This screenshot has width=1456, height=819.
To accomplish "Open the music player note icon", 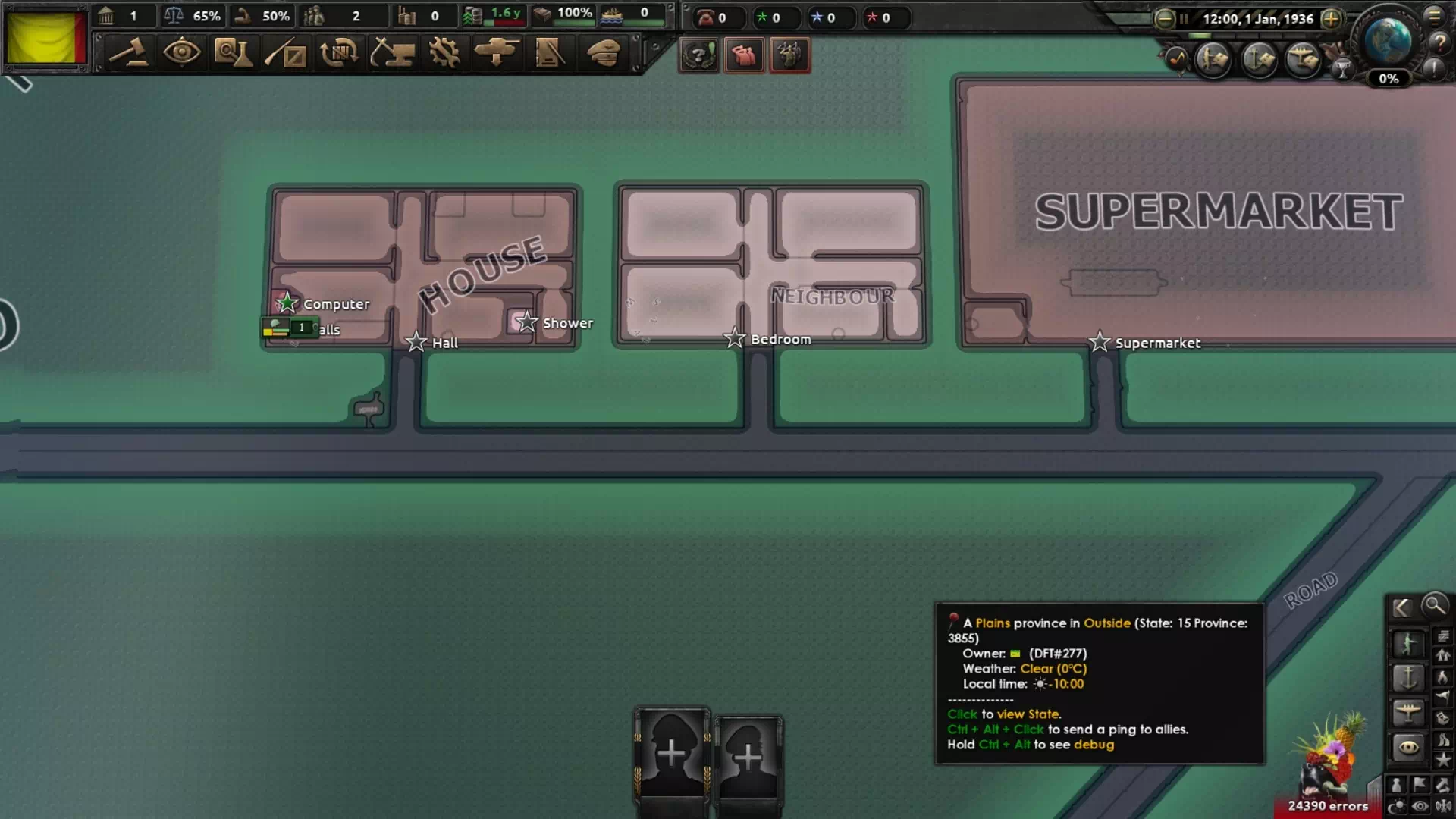I will pos(1176,58).
